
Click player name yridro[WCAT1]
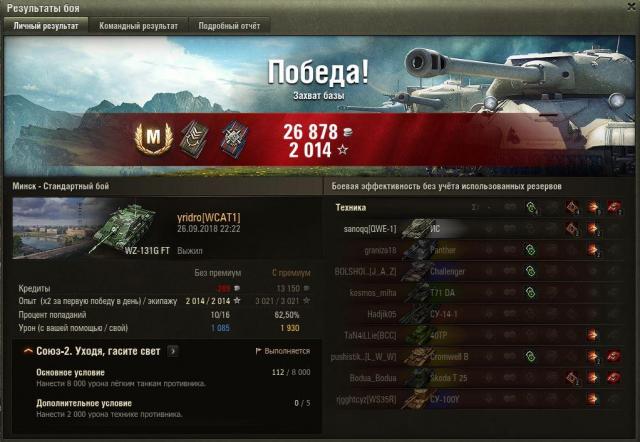(208, 216)
